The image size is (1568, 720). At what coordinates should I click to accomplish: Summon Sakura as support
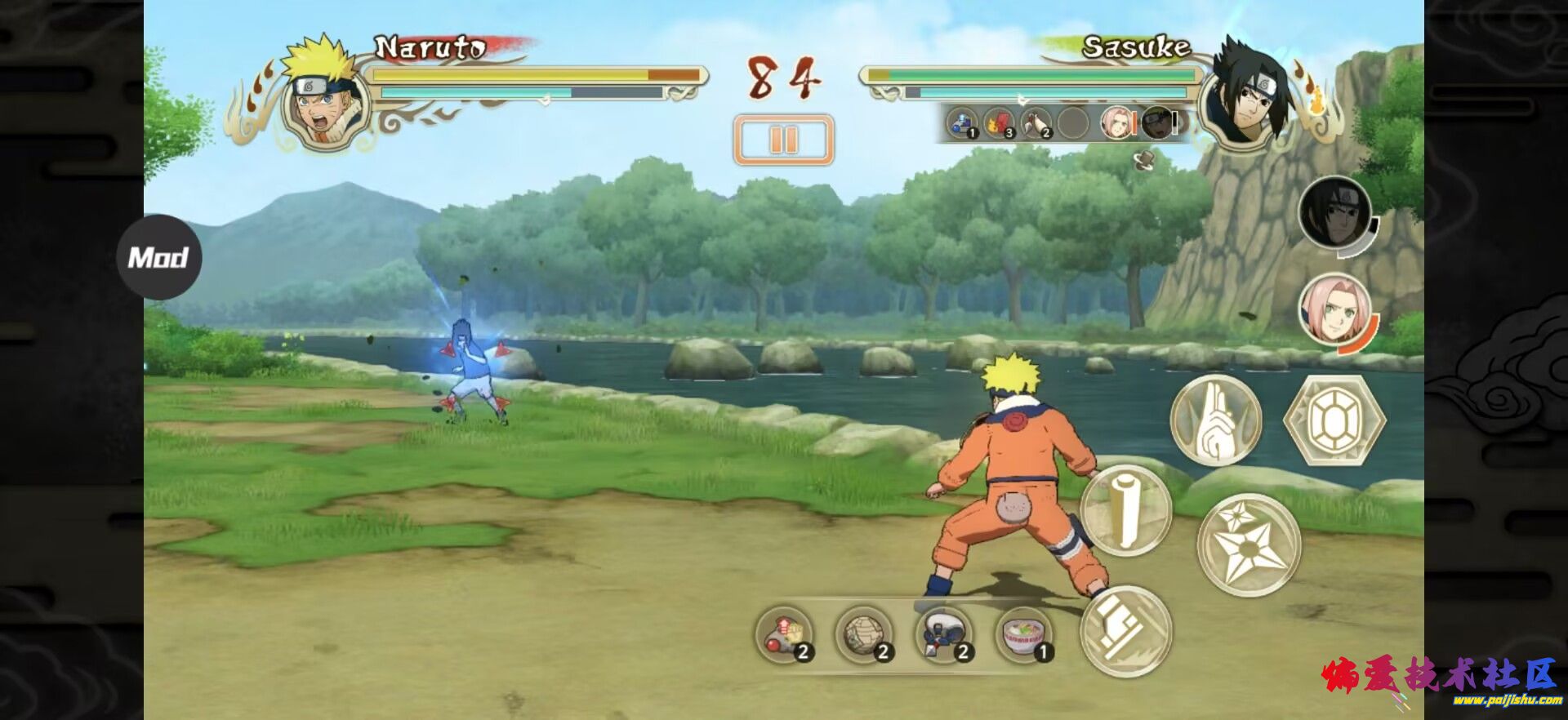click(x=1334, y=310)
